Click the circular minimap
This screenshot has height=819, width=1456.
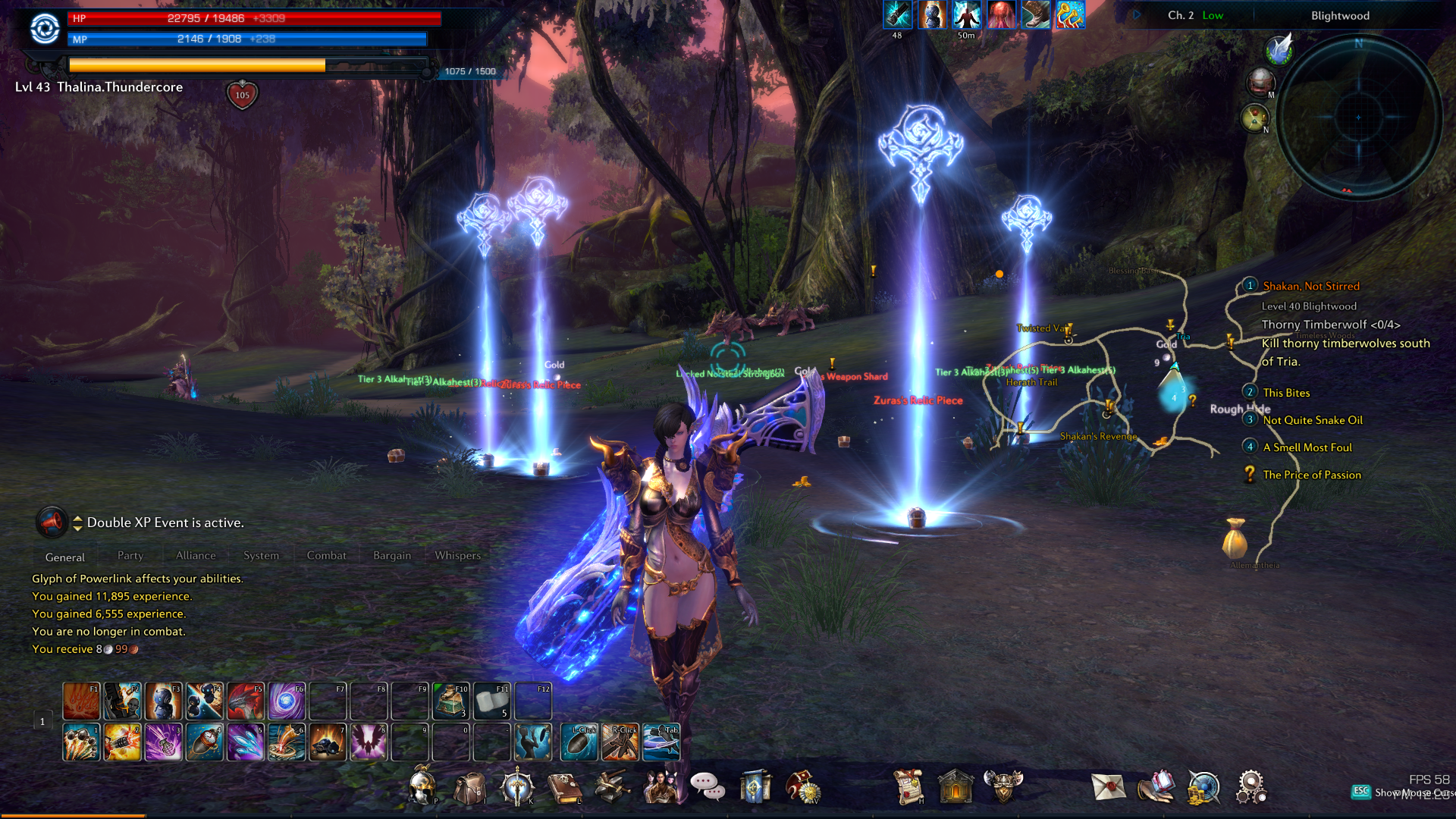click(x=1358, y=118)
